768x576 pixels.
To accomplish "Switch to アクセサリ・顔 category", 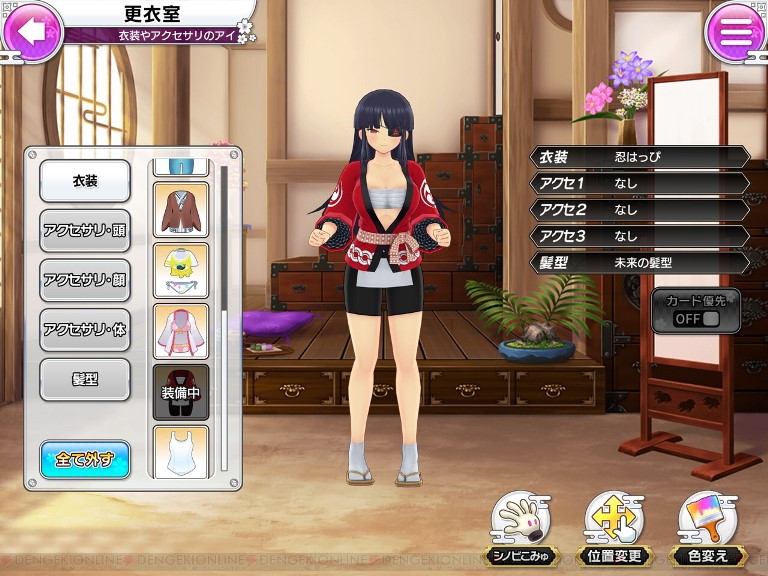I will [85, 279].
